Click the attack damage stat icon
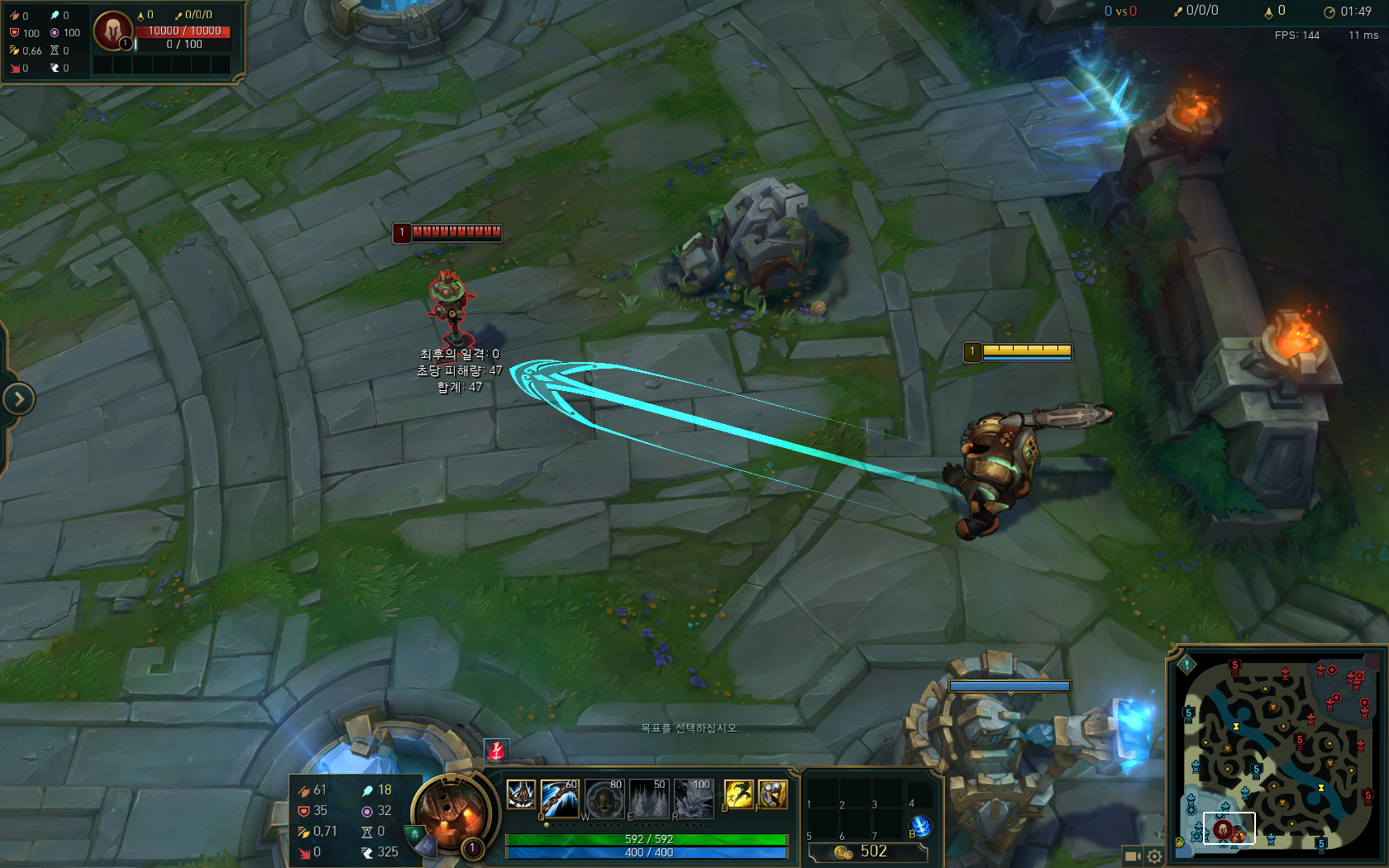 click(x=303, y=789)
